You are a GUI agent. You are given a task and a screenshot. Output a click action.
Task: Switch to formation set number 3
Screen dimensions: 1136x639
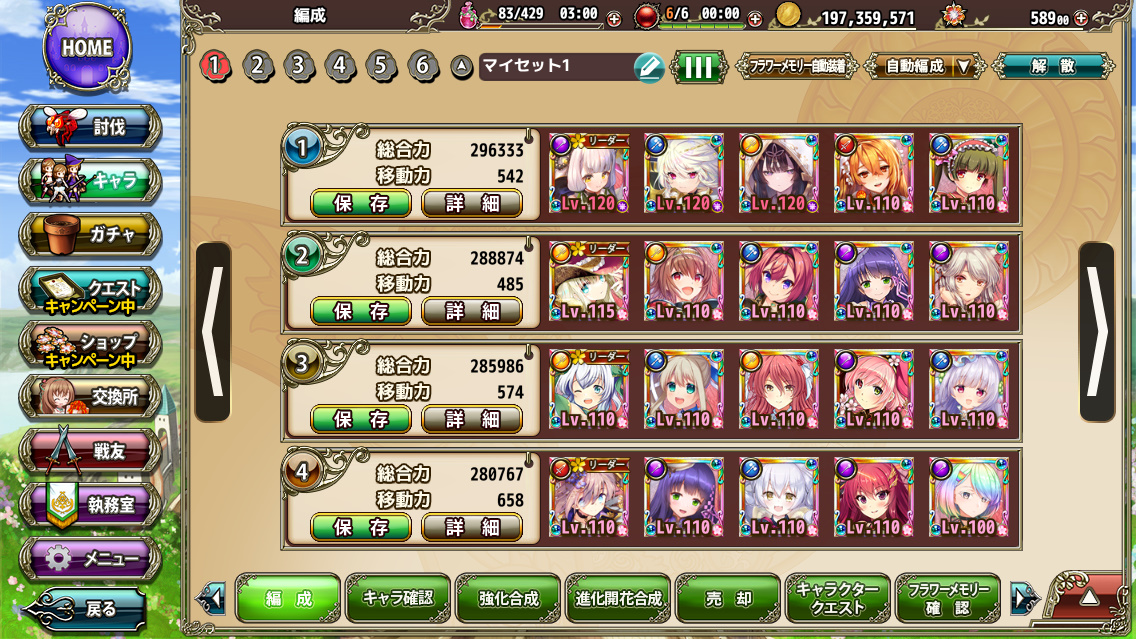298,66
